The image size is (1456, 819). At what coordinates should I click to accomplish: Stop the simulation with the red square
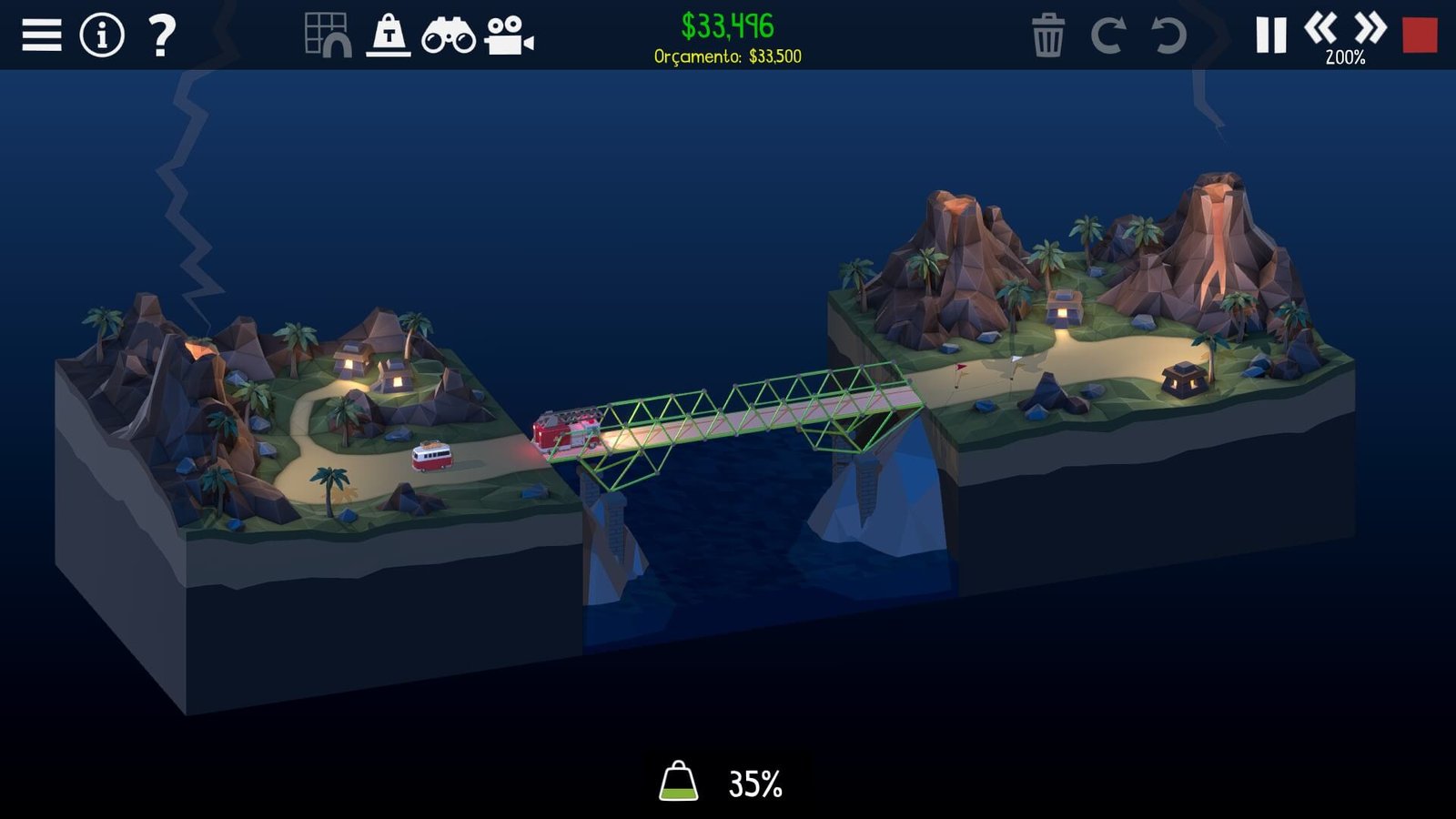(x=1420, y=35)
